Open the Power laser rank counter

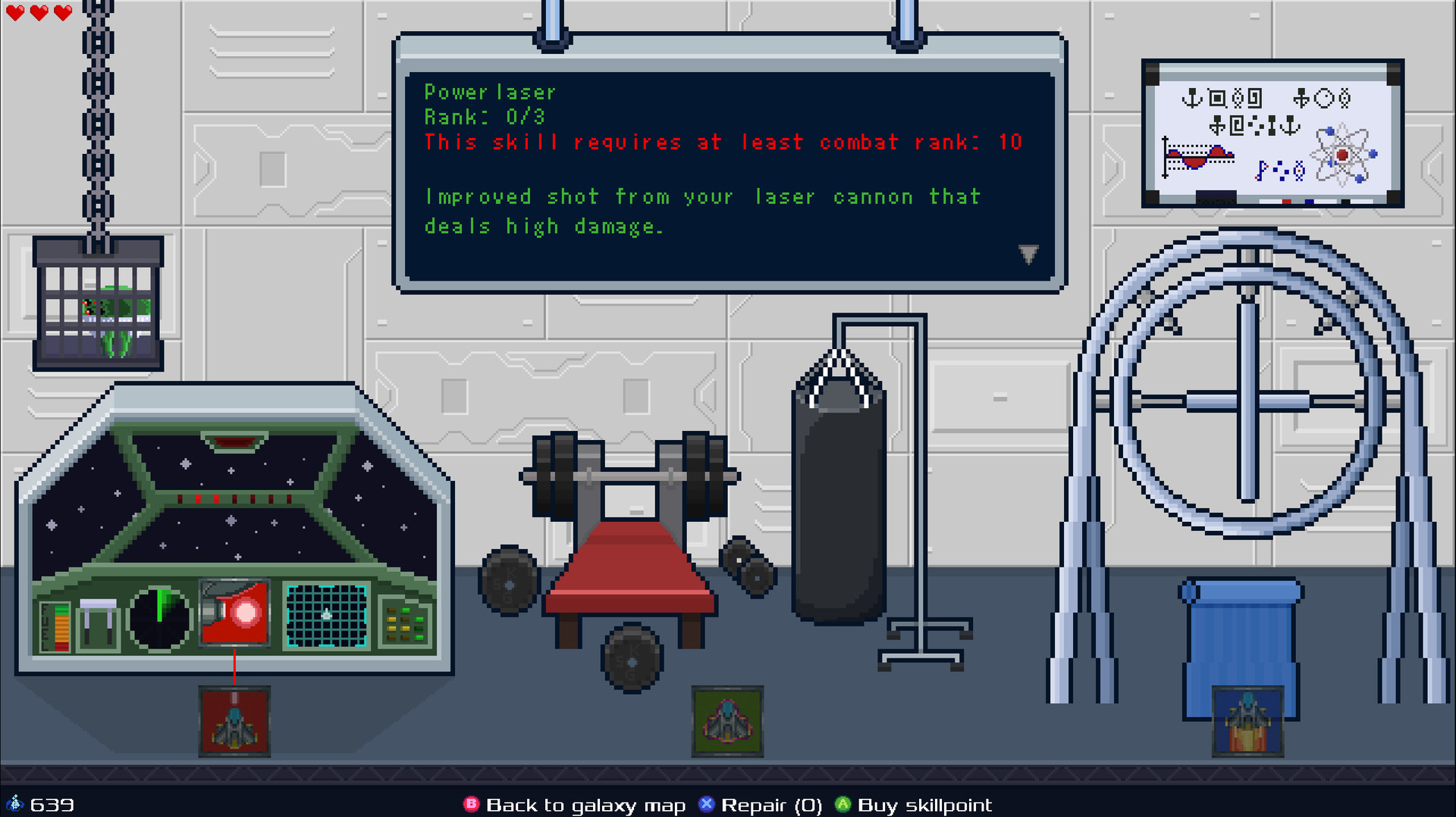pyautogui.click(x=483, y=117)
